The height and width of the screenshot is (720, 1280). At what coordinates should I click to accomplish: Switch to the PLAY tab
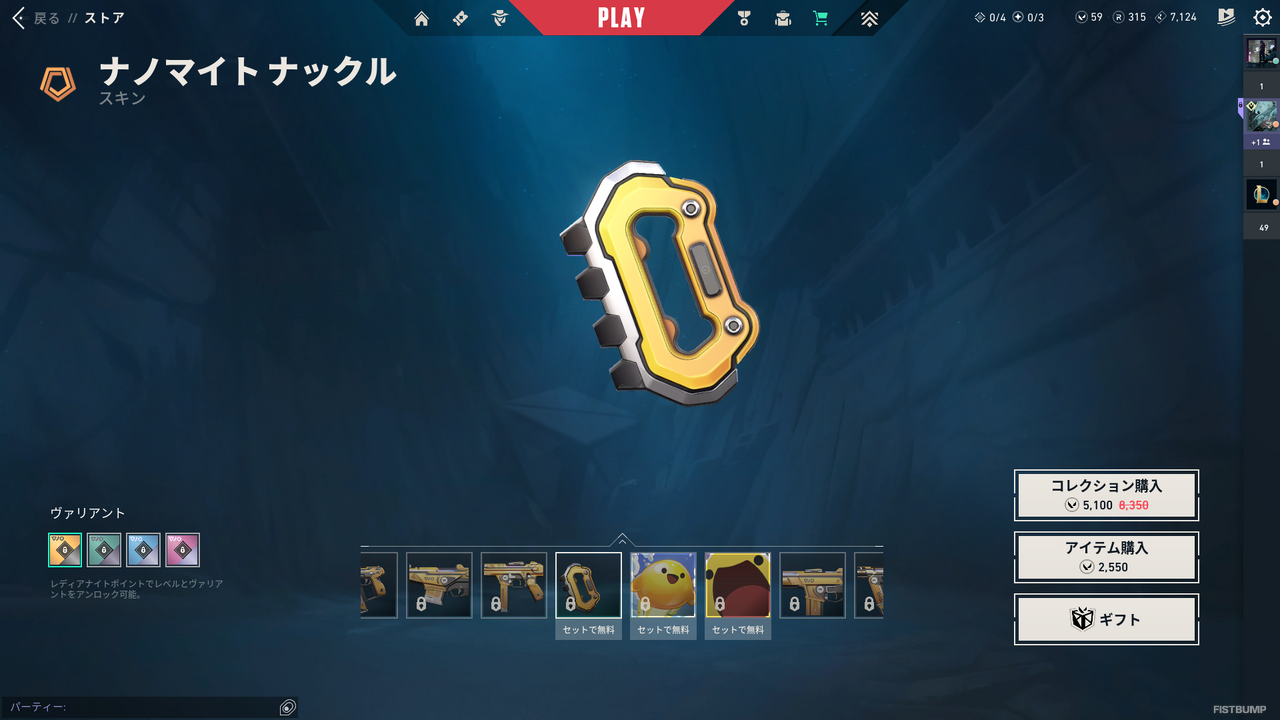click(623, 17)
